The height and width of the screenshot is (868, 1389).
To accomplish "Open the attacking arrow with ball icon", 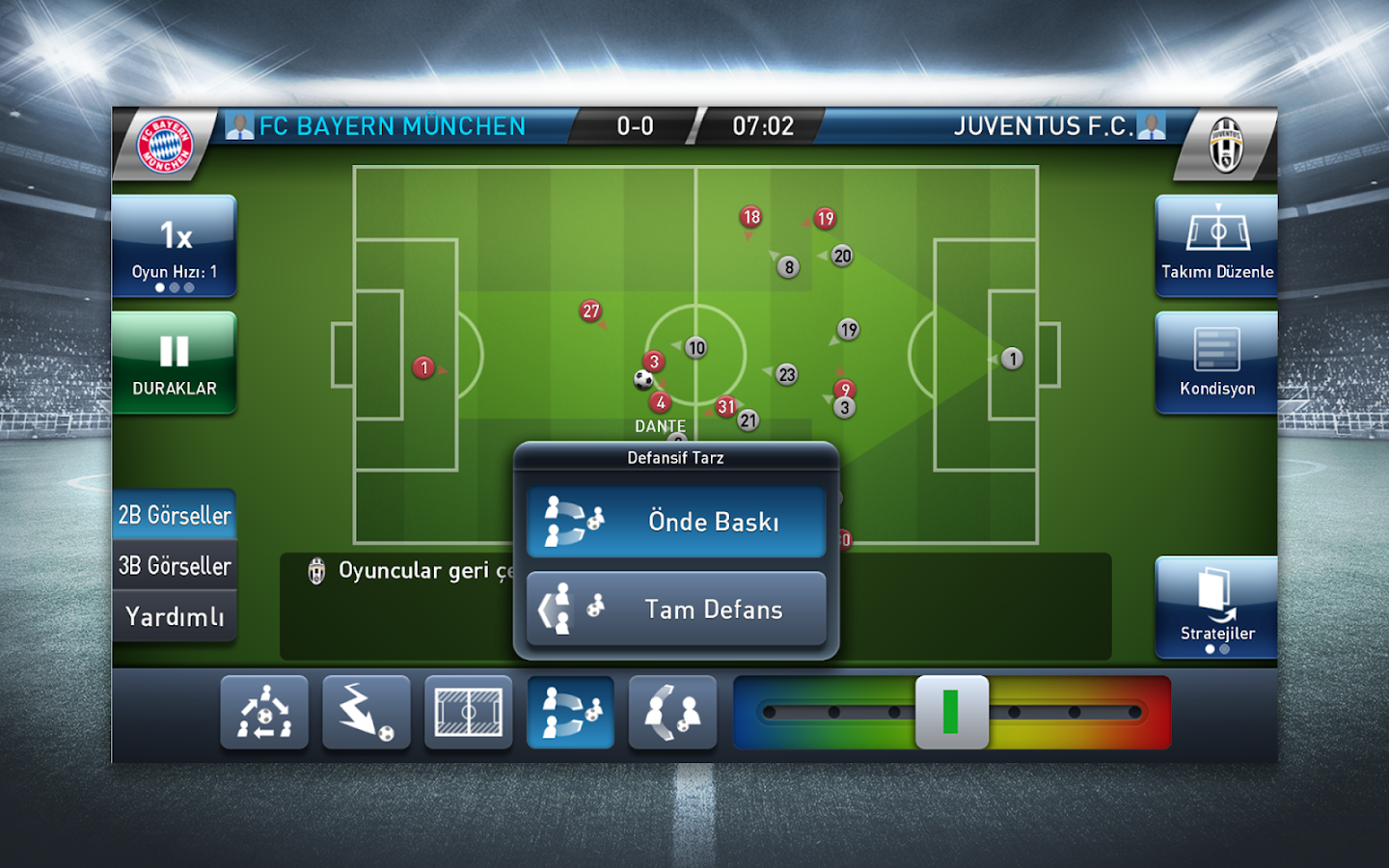I will [x=367, y=713].
